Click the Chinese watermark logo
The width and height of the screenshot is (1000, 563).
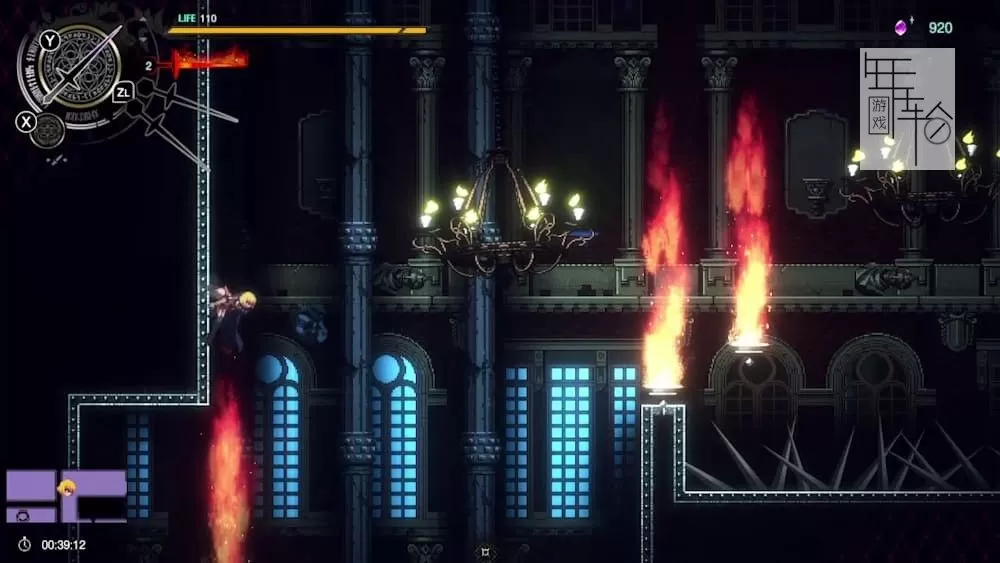click(x=907, y=108)
